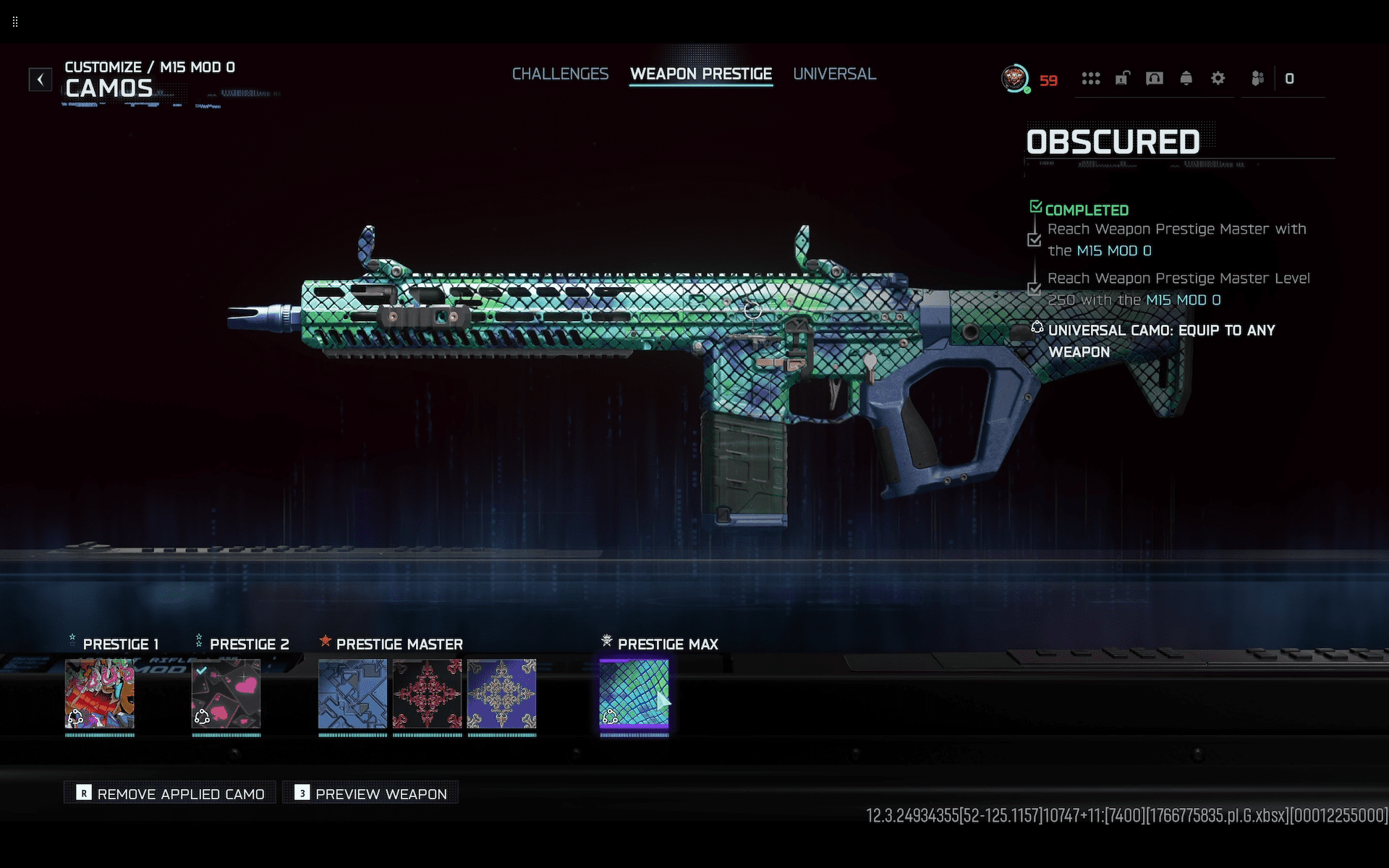Viewport: 1389px width, 868px height.
Task: Open the social party icon
Action: [1257, 78]
